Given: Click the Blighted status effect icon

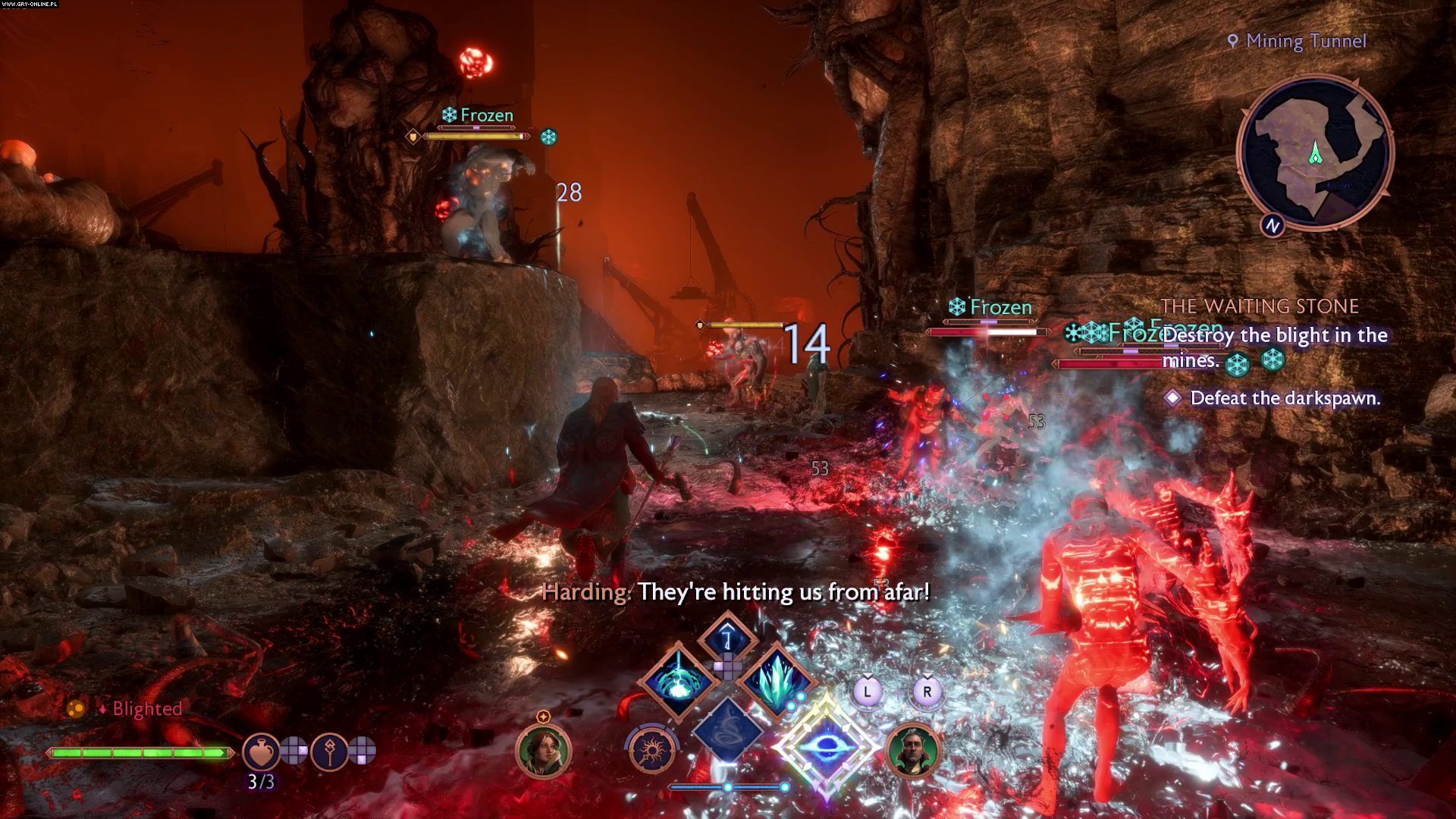Looking at the screenshot, I should (76, 709).
